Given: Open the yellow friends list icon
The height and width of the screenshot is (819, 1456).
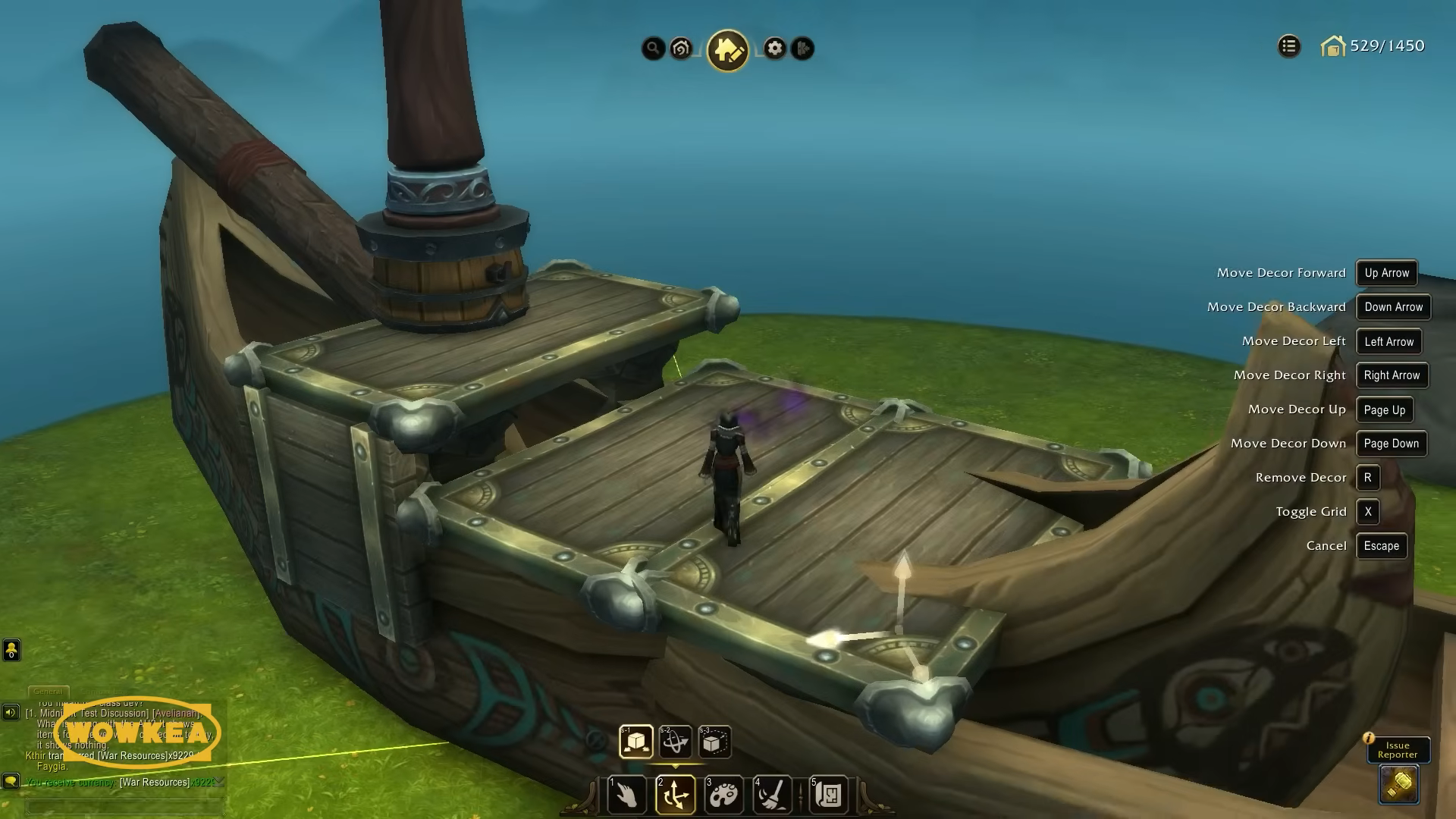Looking at the screenshot, I should tap(11, 650).
